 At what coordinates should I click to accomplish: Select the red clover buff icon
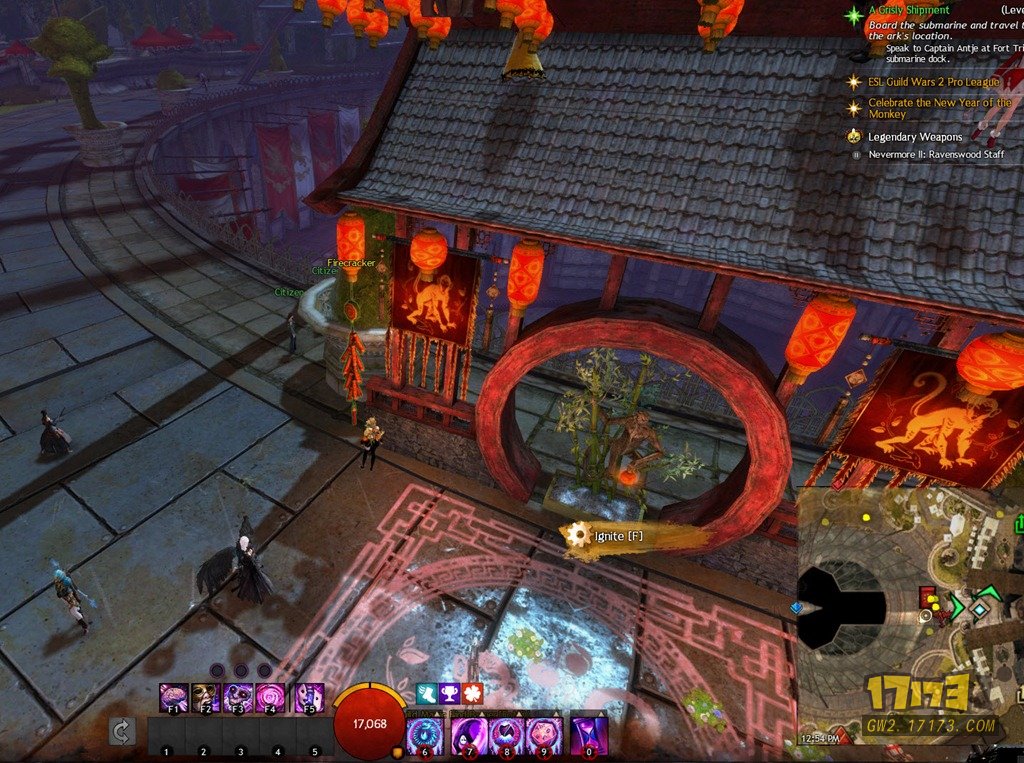[473, 693]
